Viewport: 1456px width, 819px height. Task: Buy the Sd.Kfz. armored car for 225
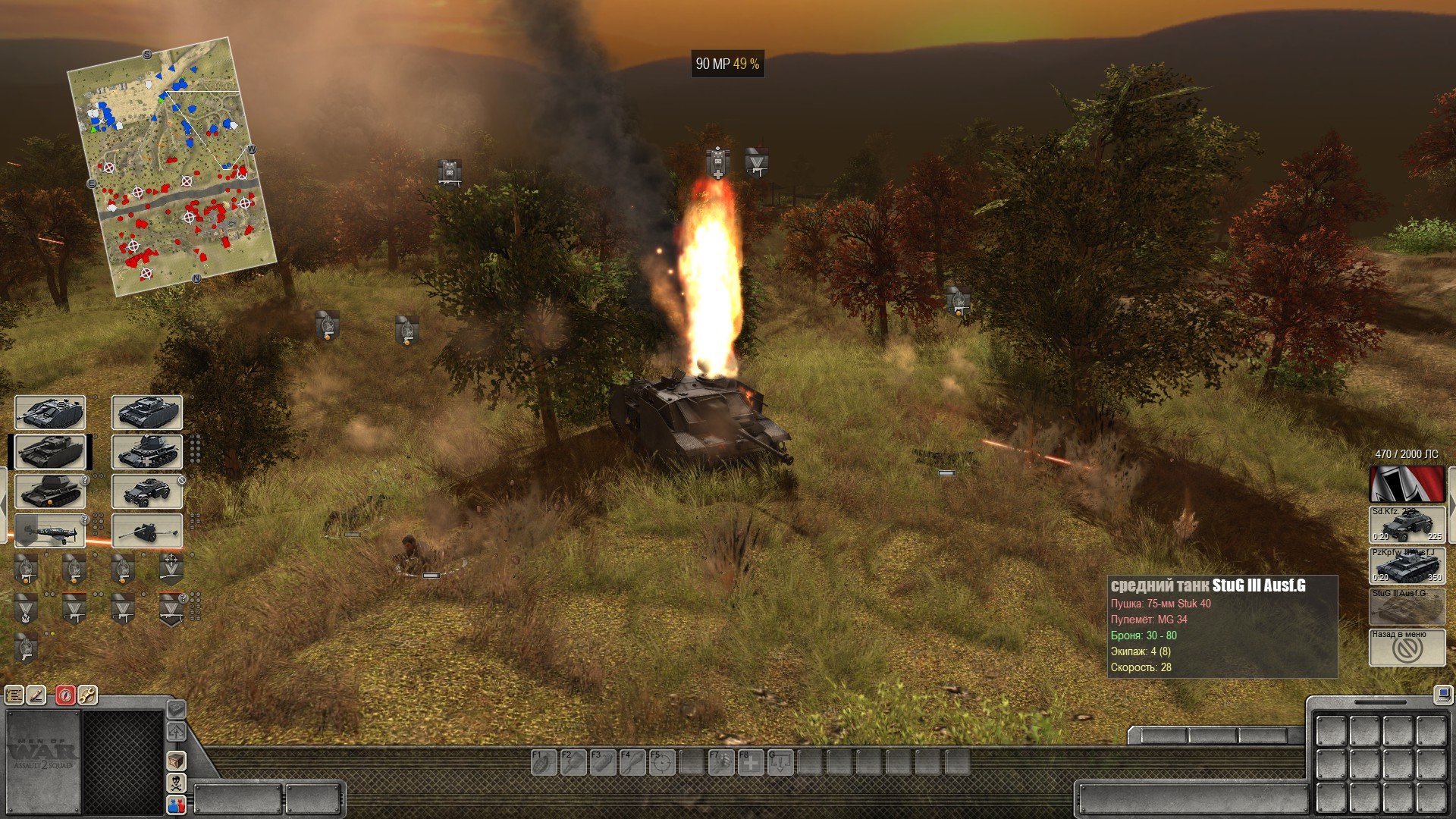pyautogui.click(x=1407, y=524)
